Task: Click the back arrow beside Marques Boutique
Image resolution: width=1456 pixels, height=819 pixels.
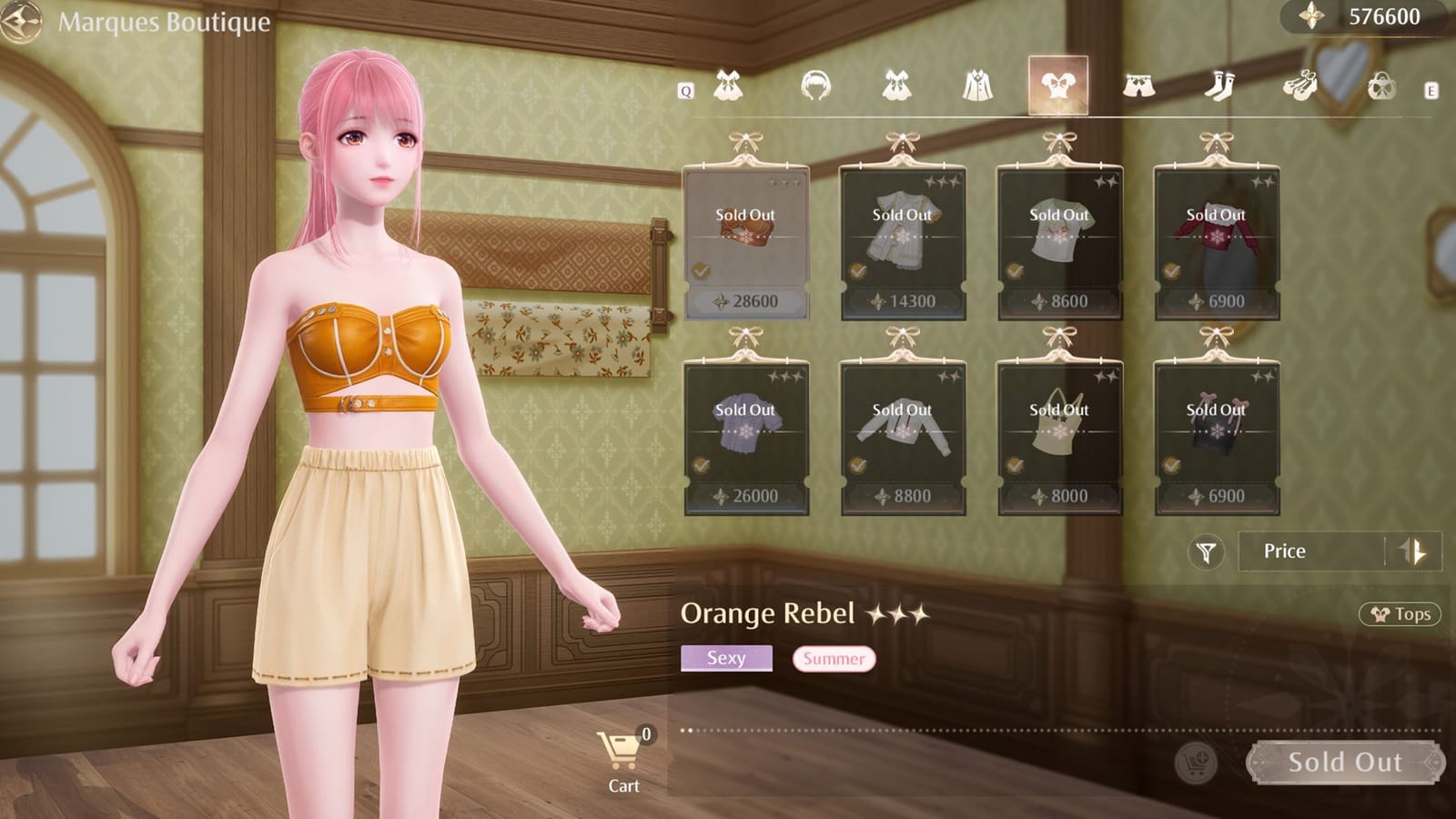Action: tap(20, 20)
